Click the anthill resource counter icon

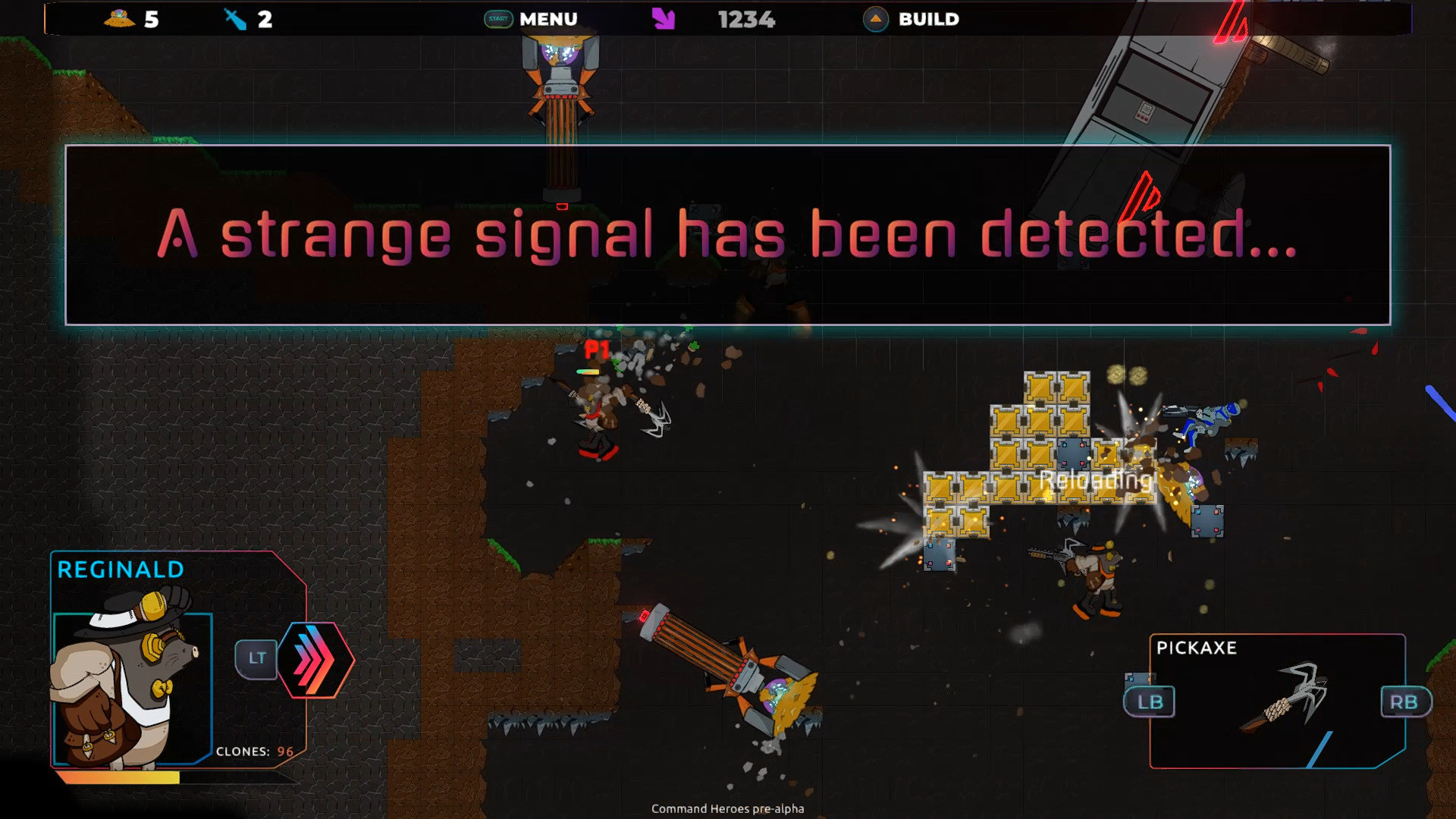click(120, 19)
